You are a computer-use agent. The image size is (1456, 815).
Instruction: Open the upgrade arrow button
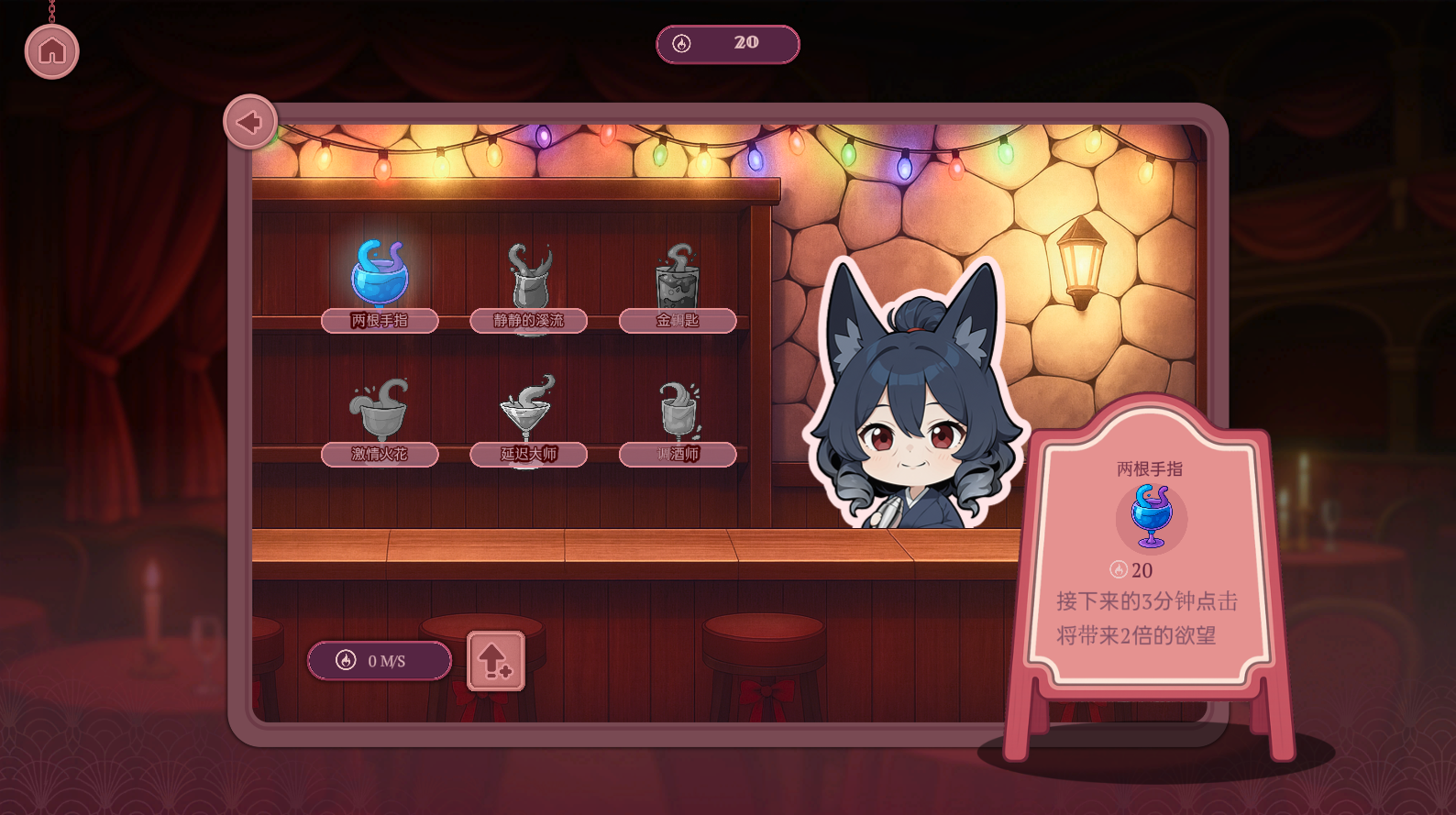point(495,660)
